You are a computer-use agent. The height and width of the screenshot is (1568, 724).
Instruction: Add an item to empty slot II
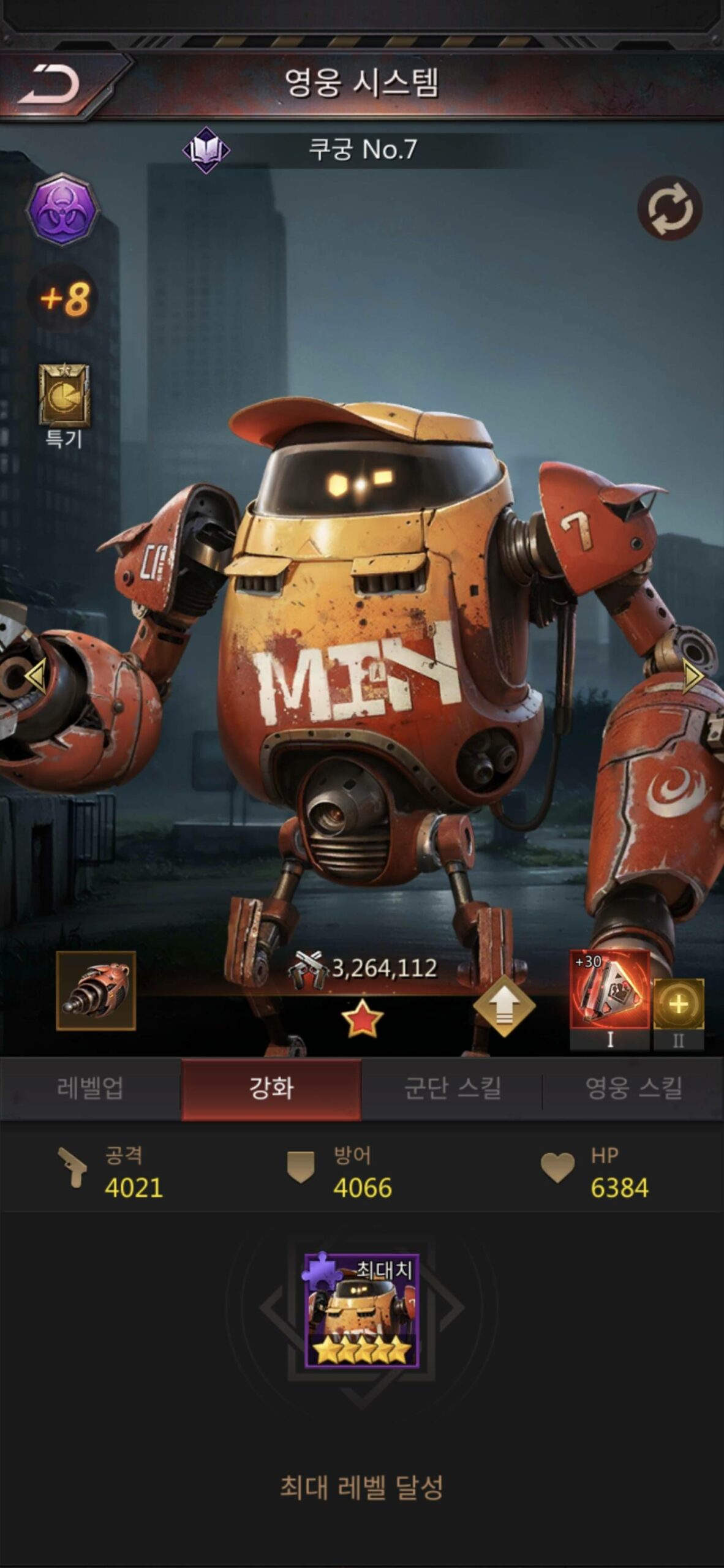click(679, 1005)
